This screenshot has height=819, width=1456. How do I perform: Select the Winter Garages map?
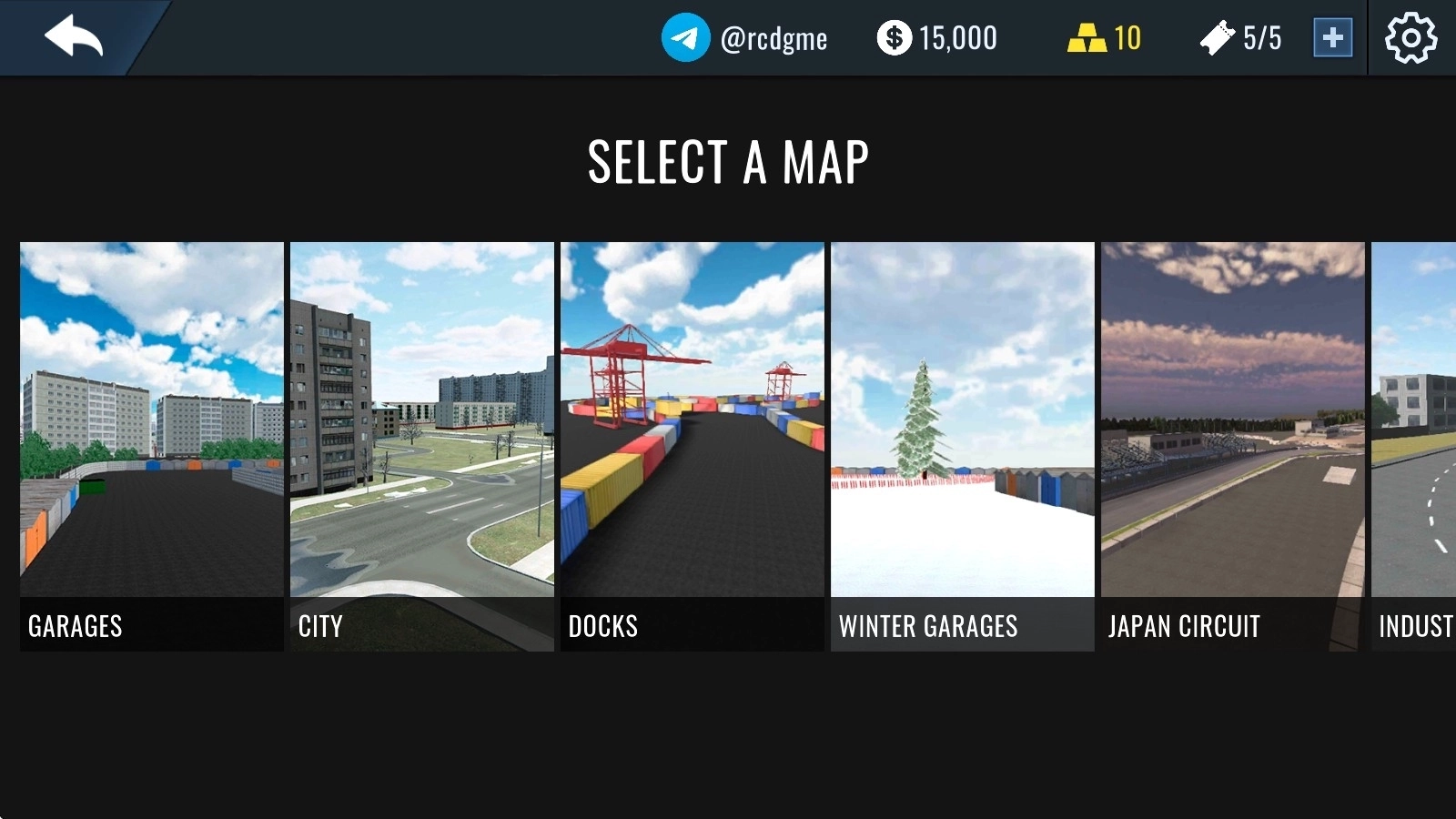click(x=963, y=446)
